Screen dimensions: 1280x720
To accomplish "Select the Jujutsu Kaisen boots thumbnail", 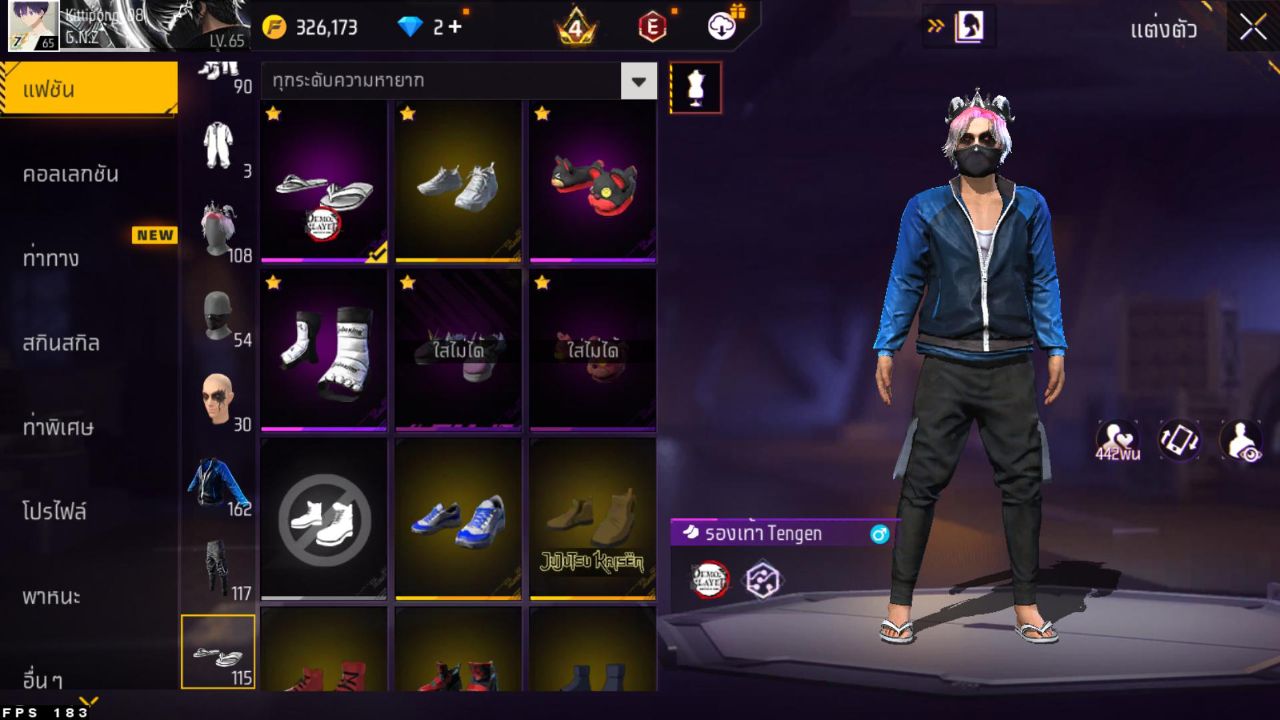I will (591, 520).
